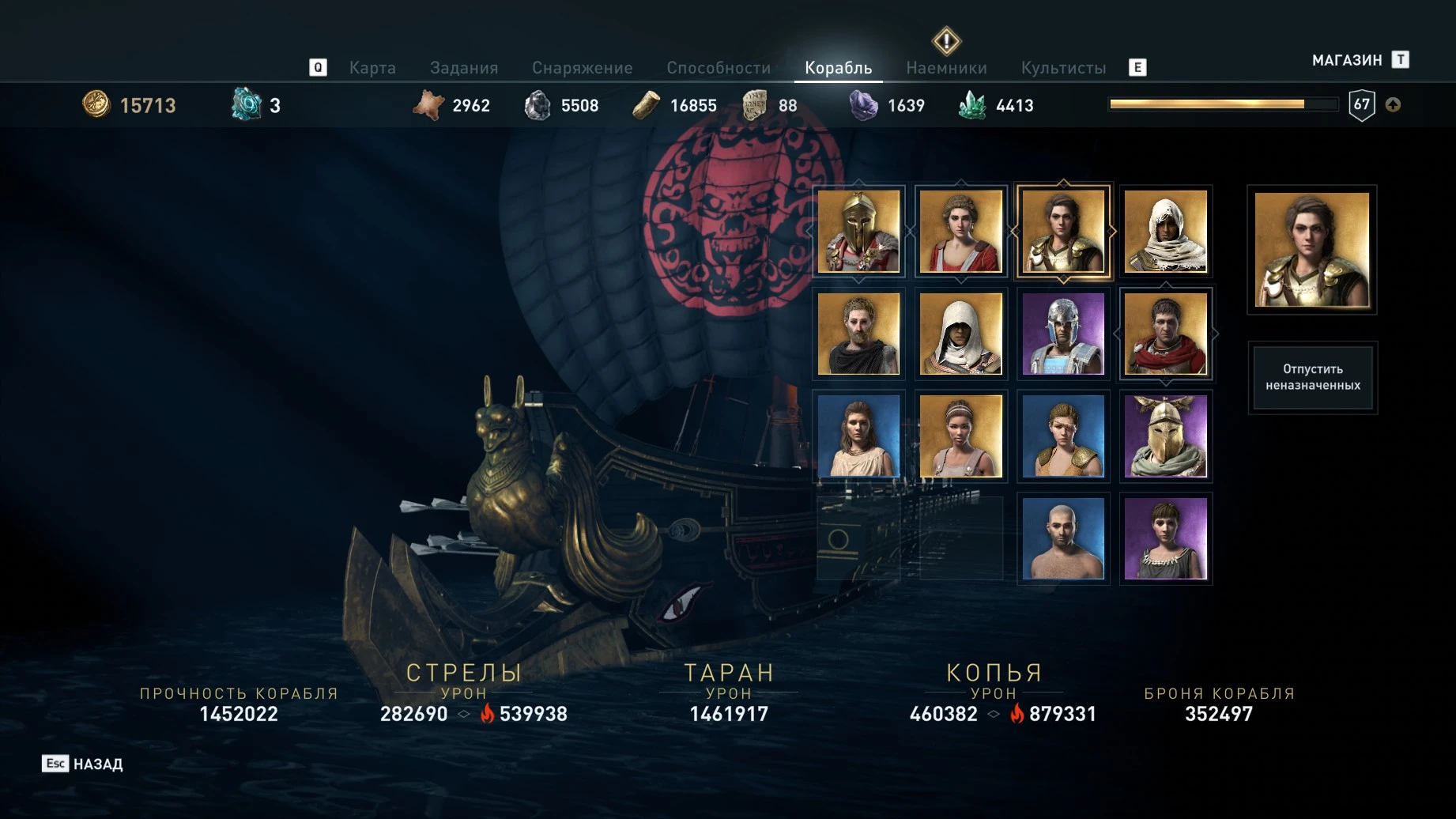
Task: Click the obsidian glass resource icon
Action: [x=864, y=104]
